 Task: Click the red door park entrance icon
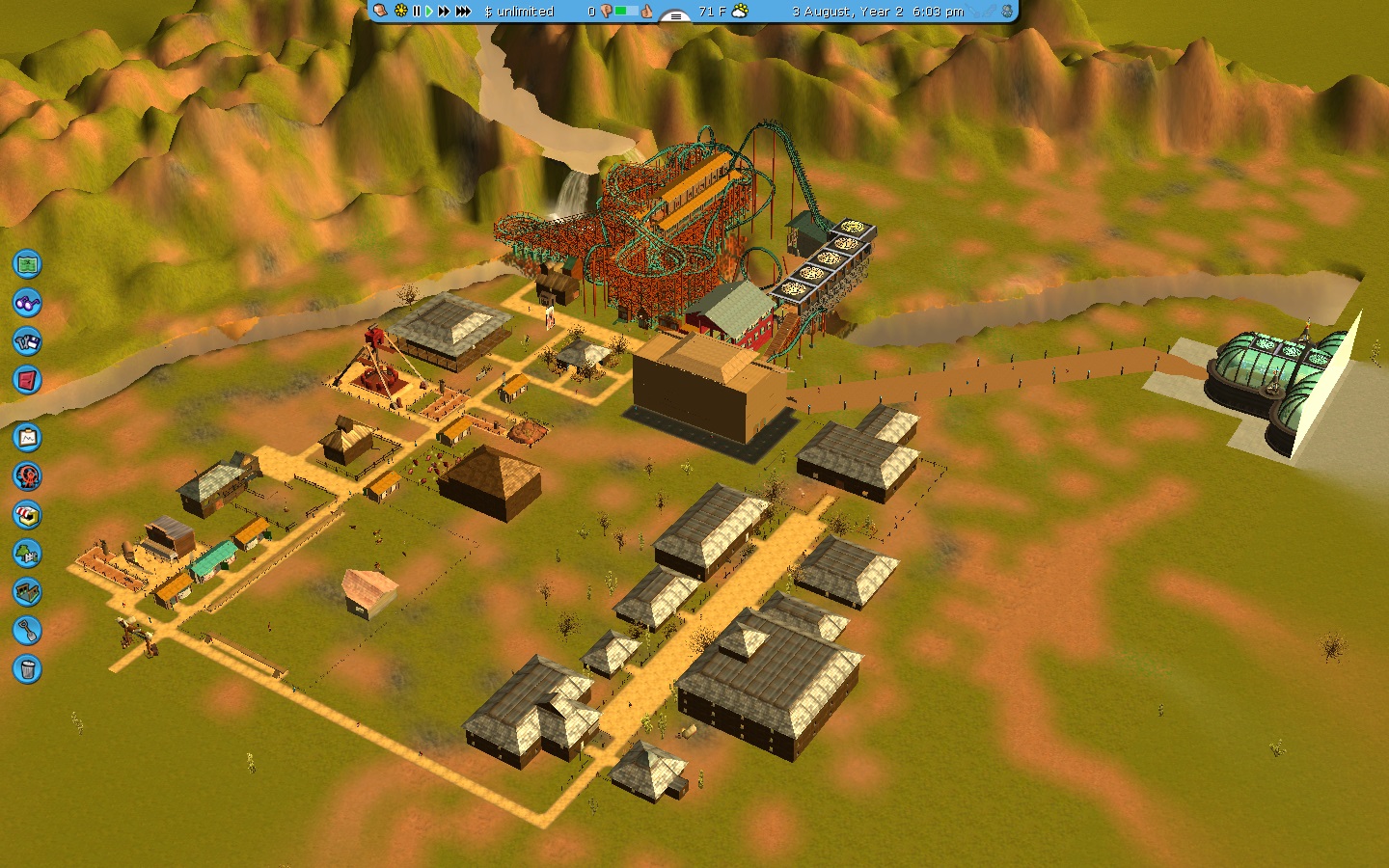point(27,380)
